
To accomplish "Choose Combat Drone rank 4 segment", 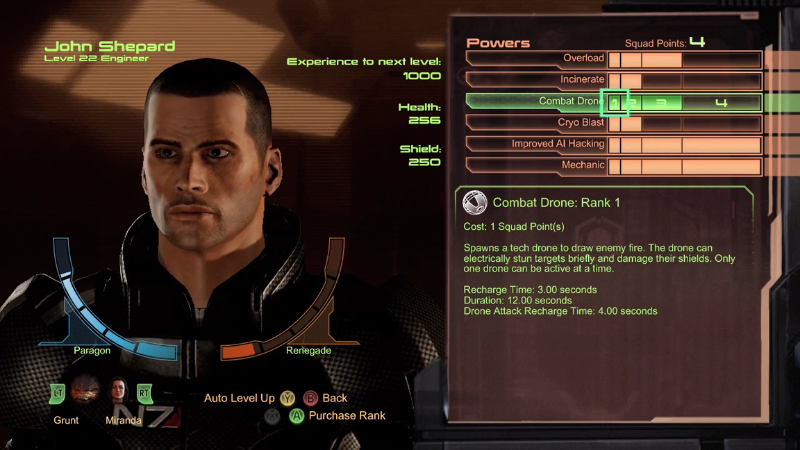I will click(x=721, y=102).
